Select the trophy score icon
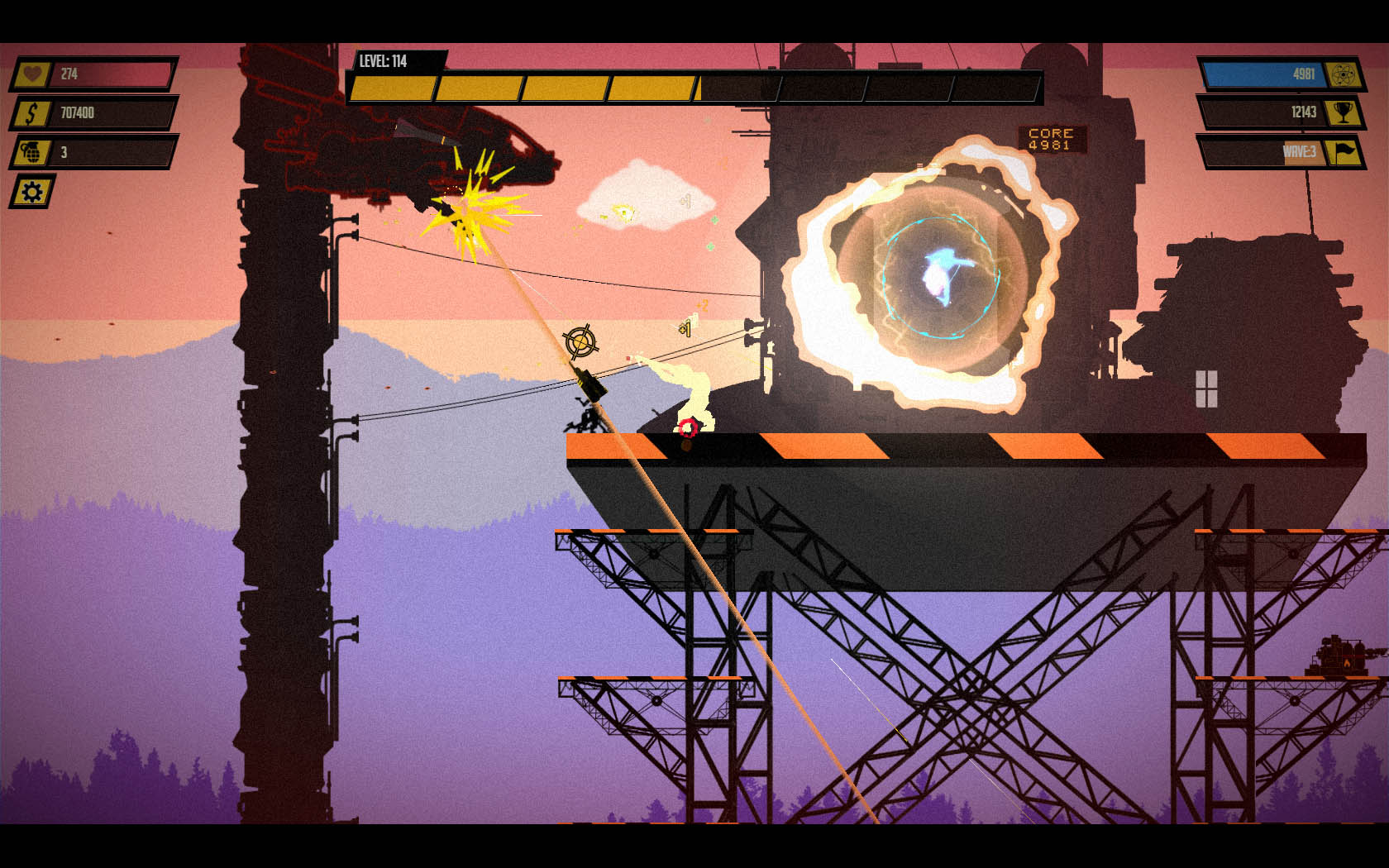This screenshot has height=868, width=1389. click(x=1344, y=114)
